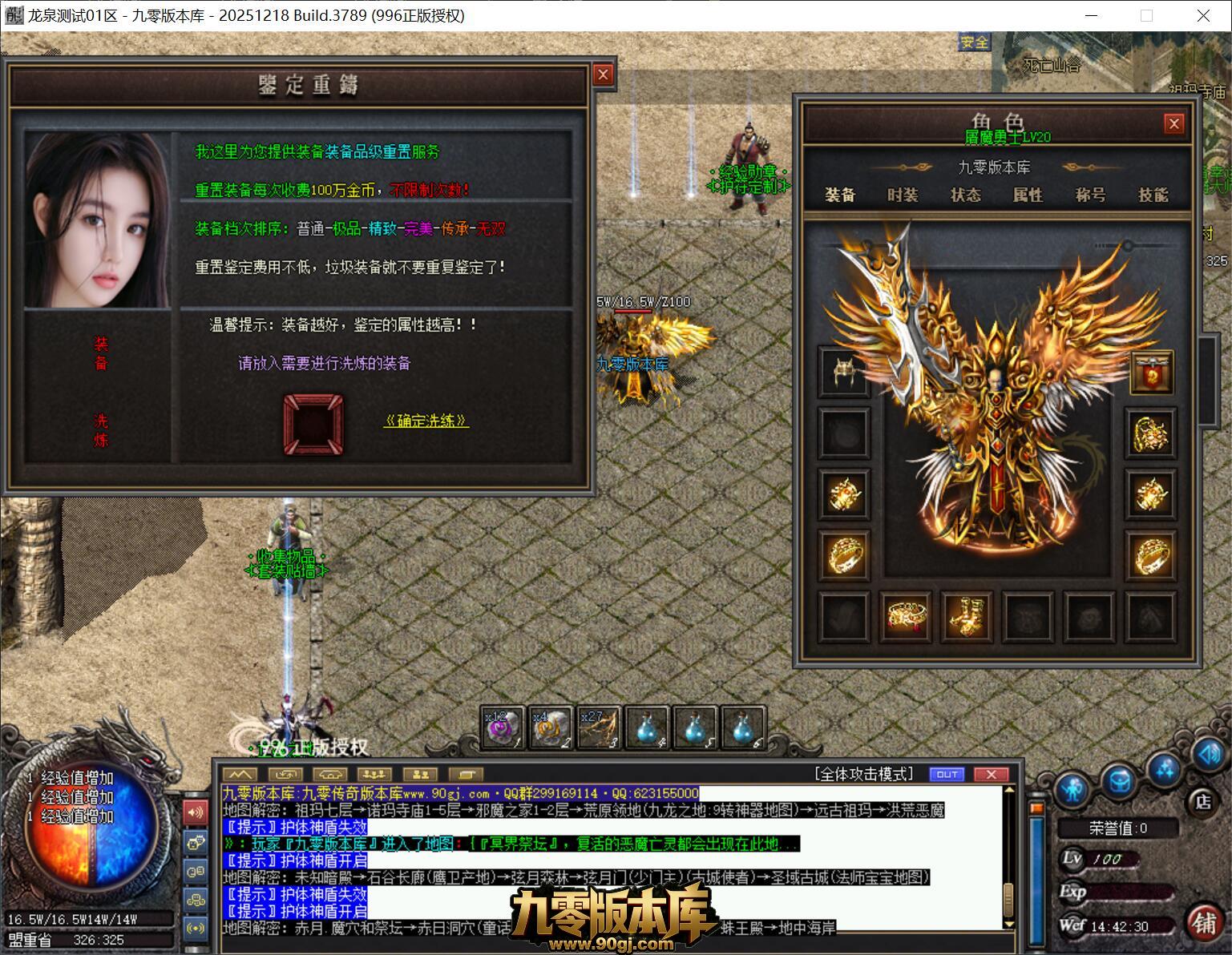Open the red 铺 stall button
1232x955 pixels.
click(1203, 922)
